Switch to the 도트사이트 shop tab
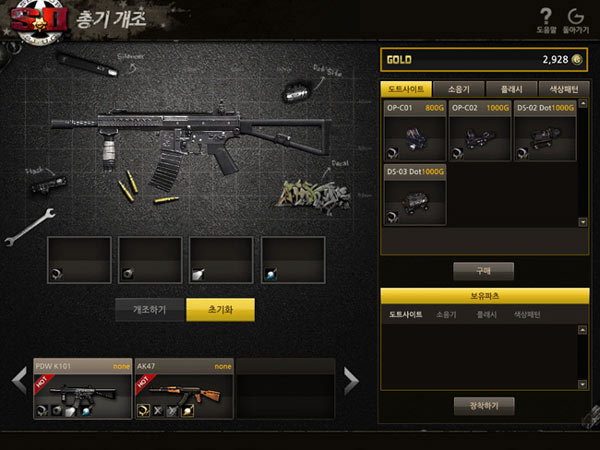The image size is (600, 450). 407,89
